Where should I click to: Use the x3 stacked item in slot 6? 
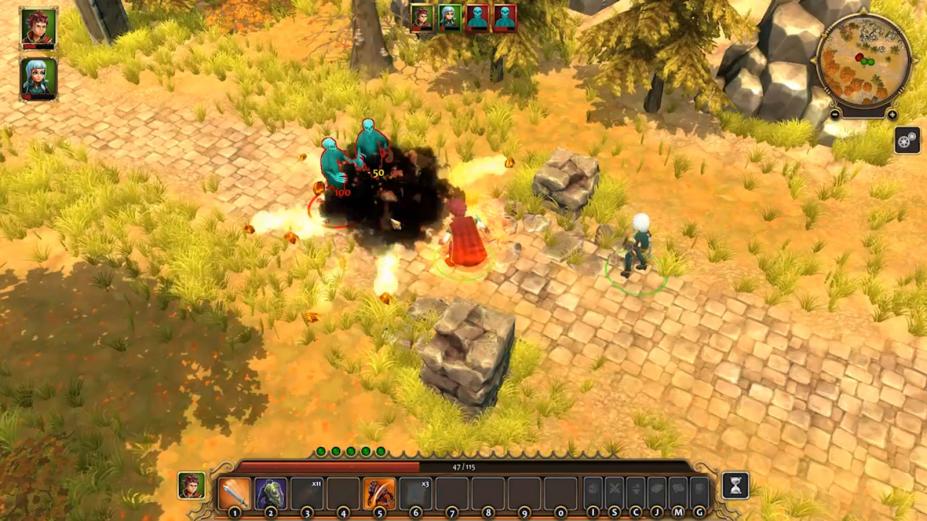click(x=415, y=492)
